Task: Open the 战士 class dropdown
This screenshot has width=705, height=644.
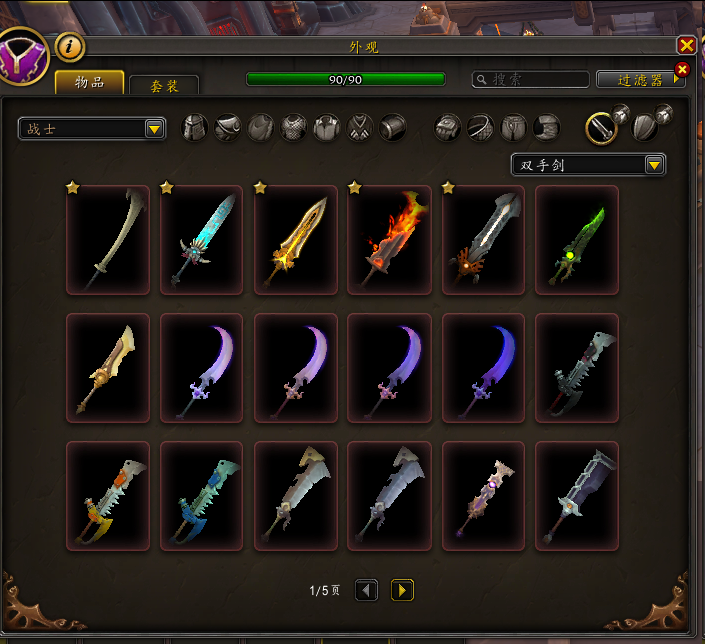Action: pyautogui.click(x=92, y=129)
